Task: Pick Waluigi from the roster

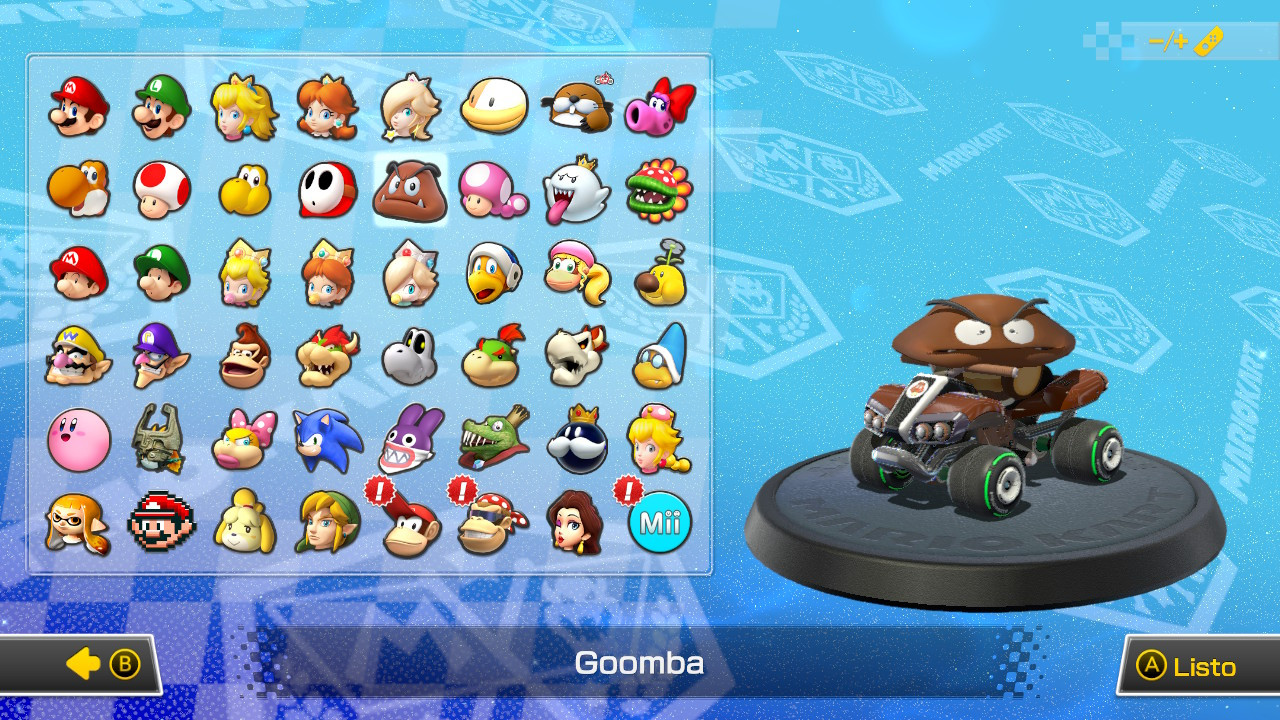Action: click(x=161, y=353)
